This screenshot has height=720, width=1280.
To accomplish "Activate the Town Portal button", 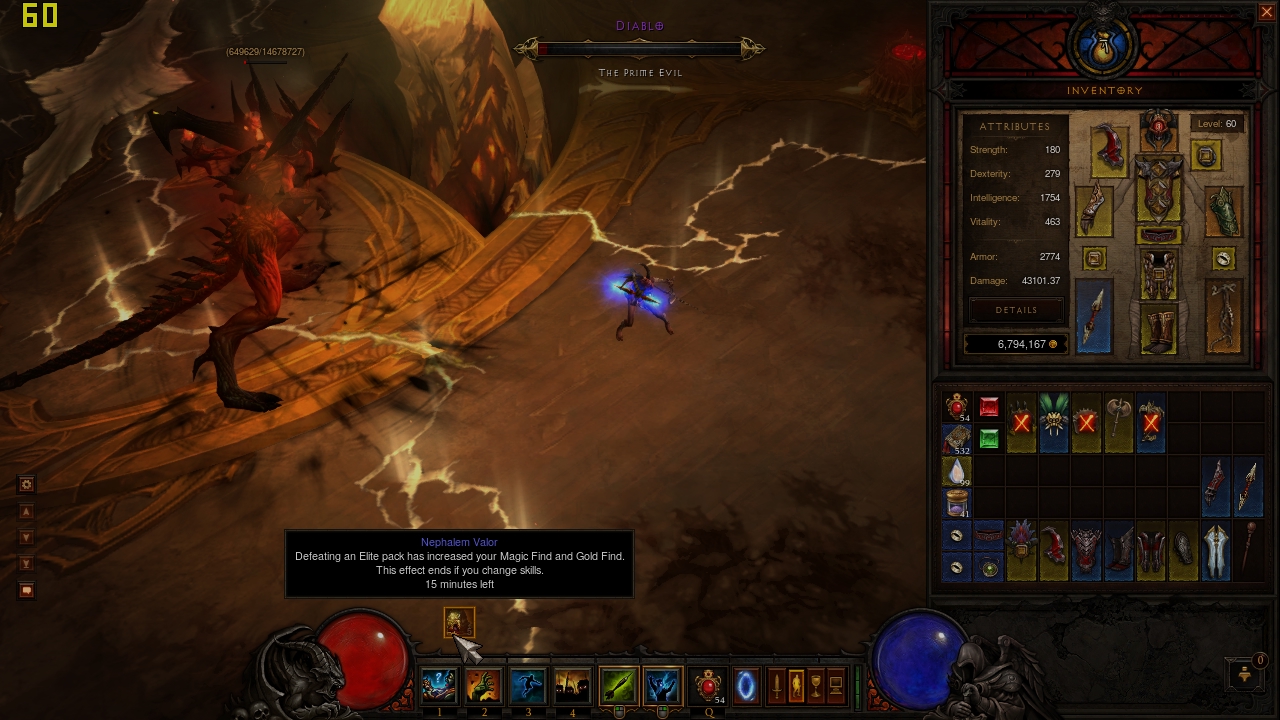I will point(746,686).
